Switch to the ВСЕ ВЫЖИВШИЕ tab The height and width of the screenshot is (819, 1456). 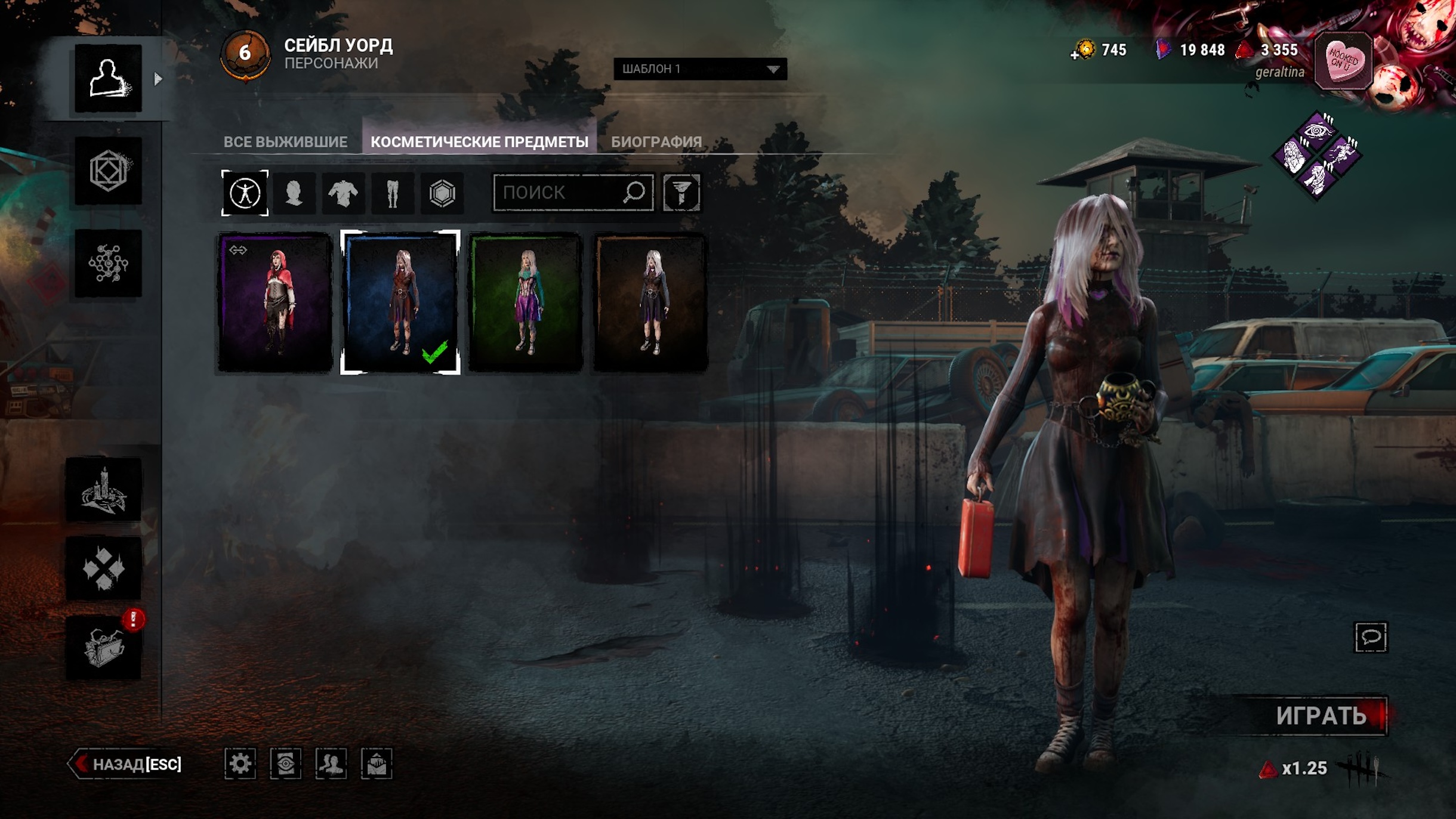coord(285,141)
